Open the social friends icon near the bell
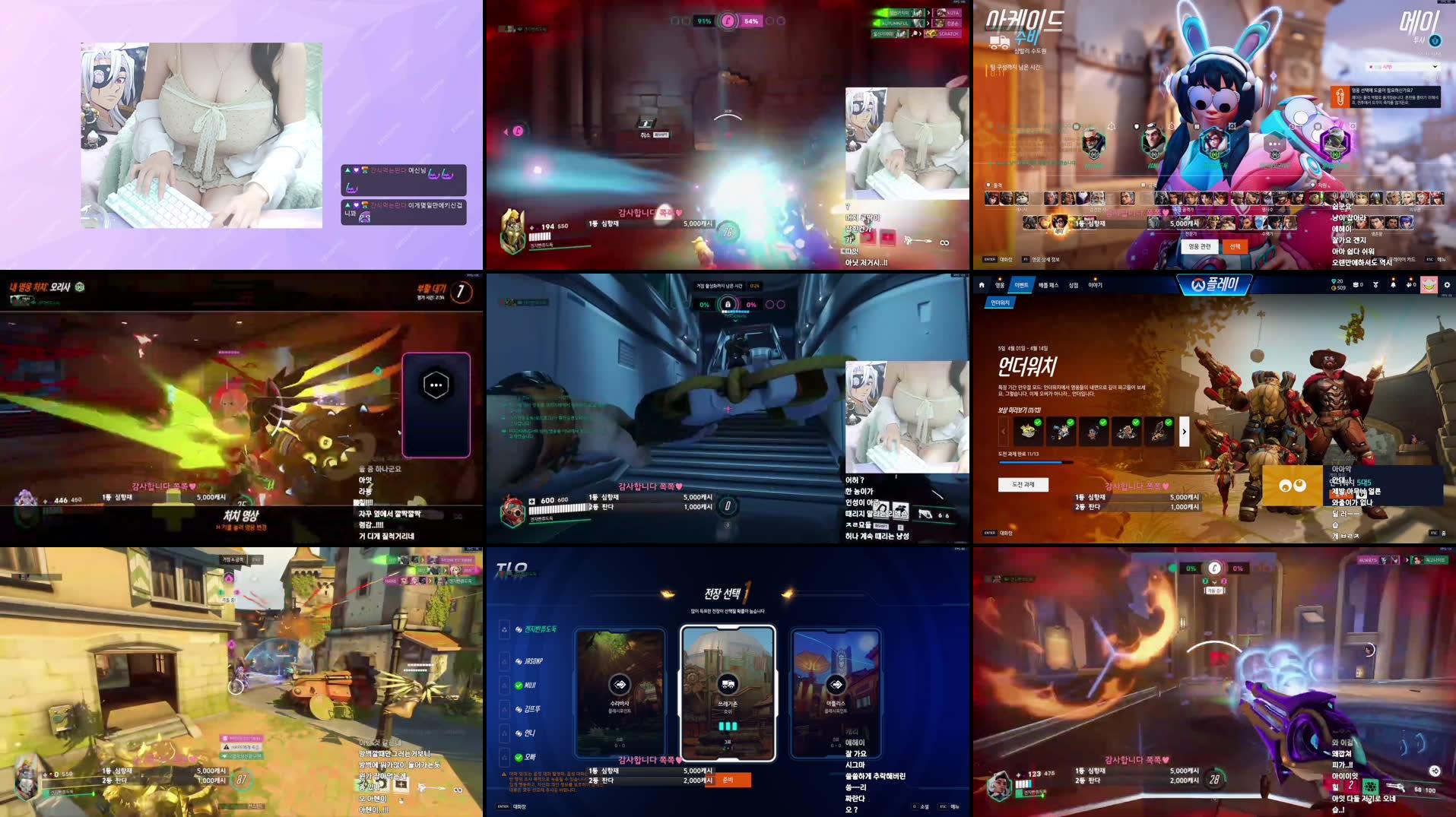 [1410, 284]
